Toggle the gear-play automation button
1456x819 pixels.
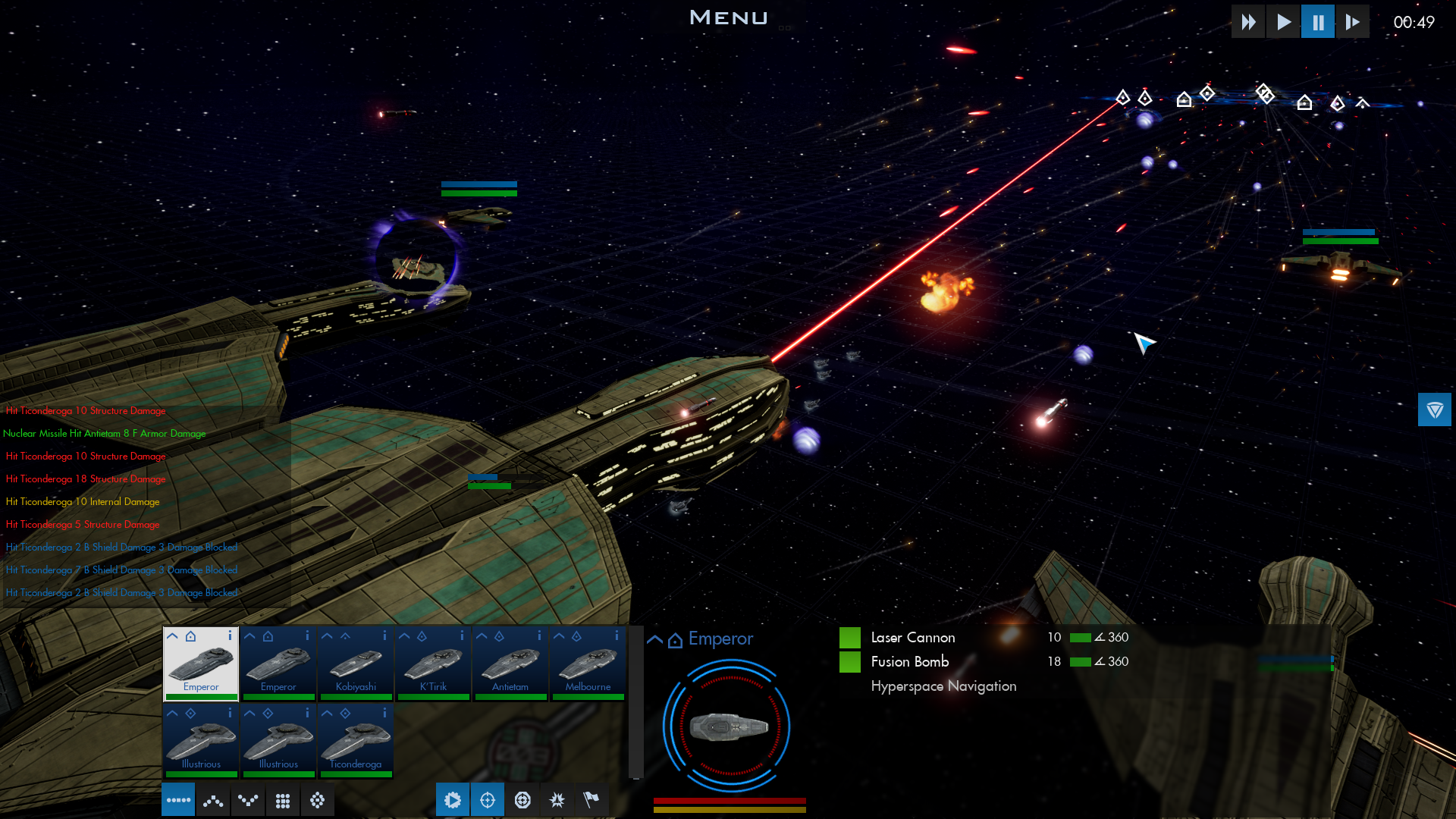click(x=453, y=800)
